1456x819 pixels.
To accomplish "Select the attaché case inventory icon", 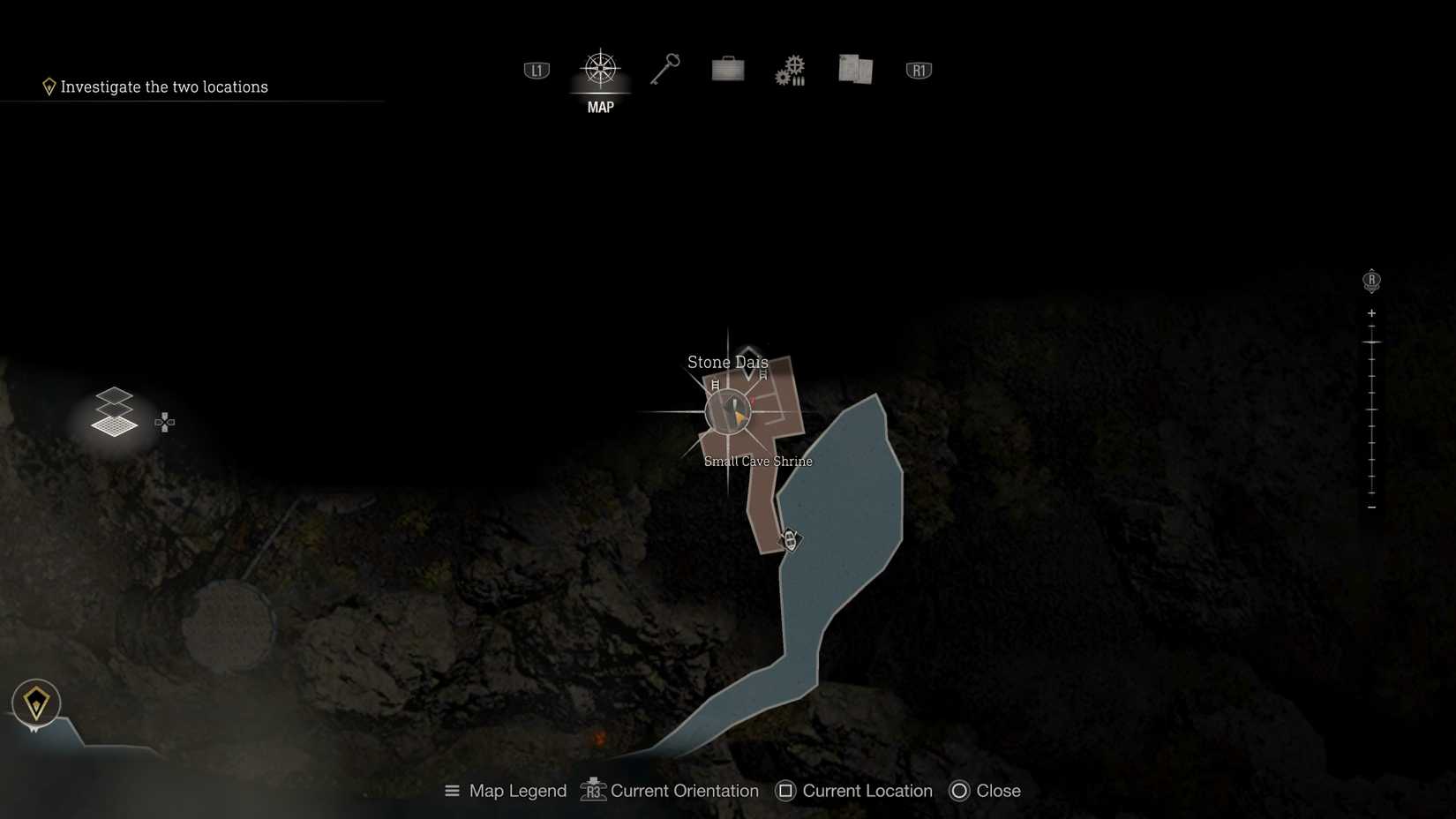I will (726, 69).
